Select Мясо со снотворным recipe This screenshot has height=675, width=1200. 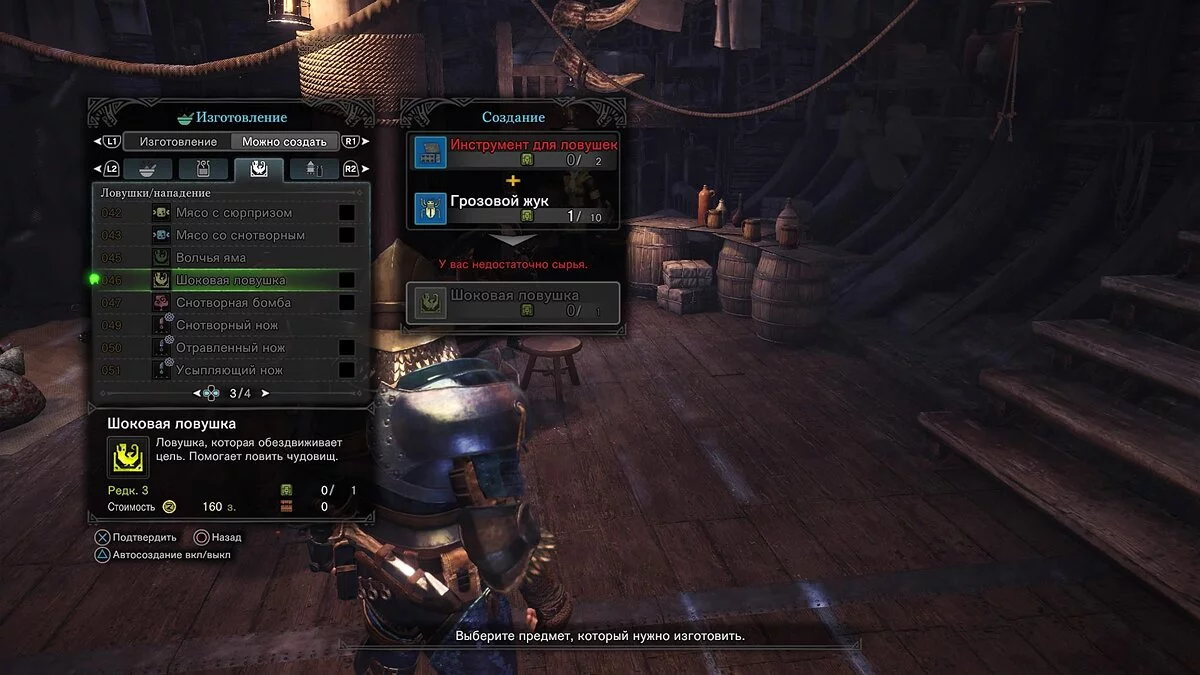pyautogui.click(x=240, y=235)
